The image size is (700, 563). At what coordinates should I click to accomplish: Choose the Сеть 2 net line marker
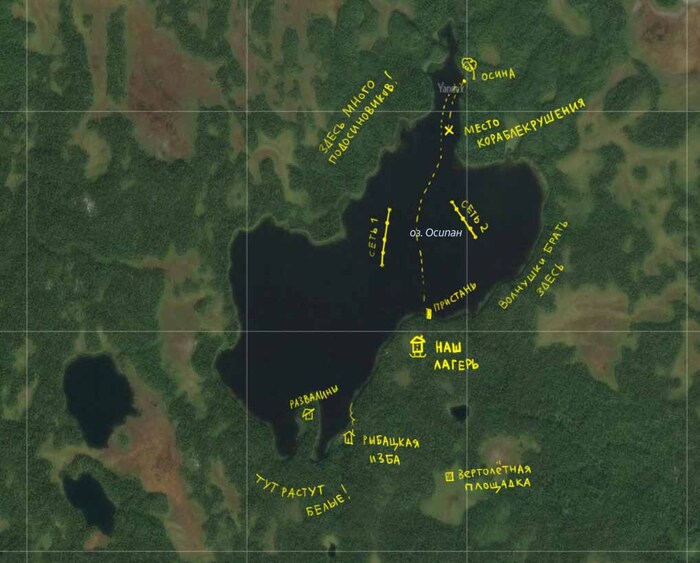click(464, 219)
